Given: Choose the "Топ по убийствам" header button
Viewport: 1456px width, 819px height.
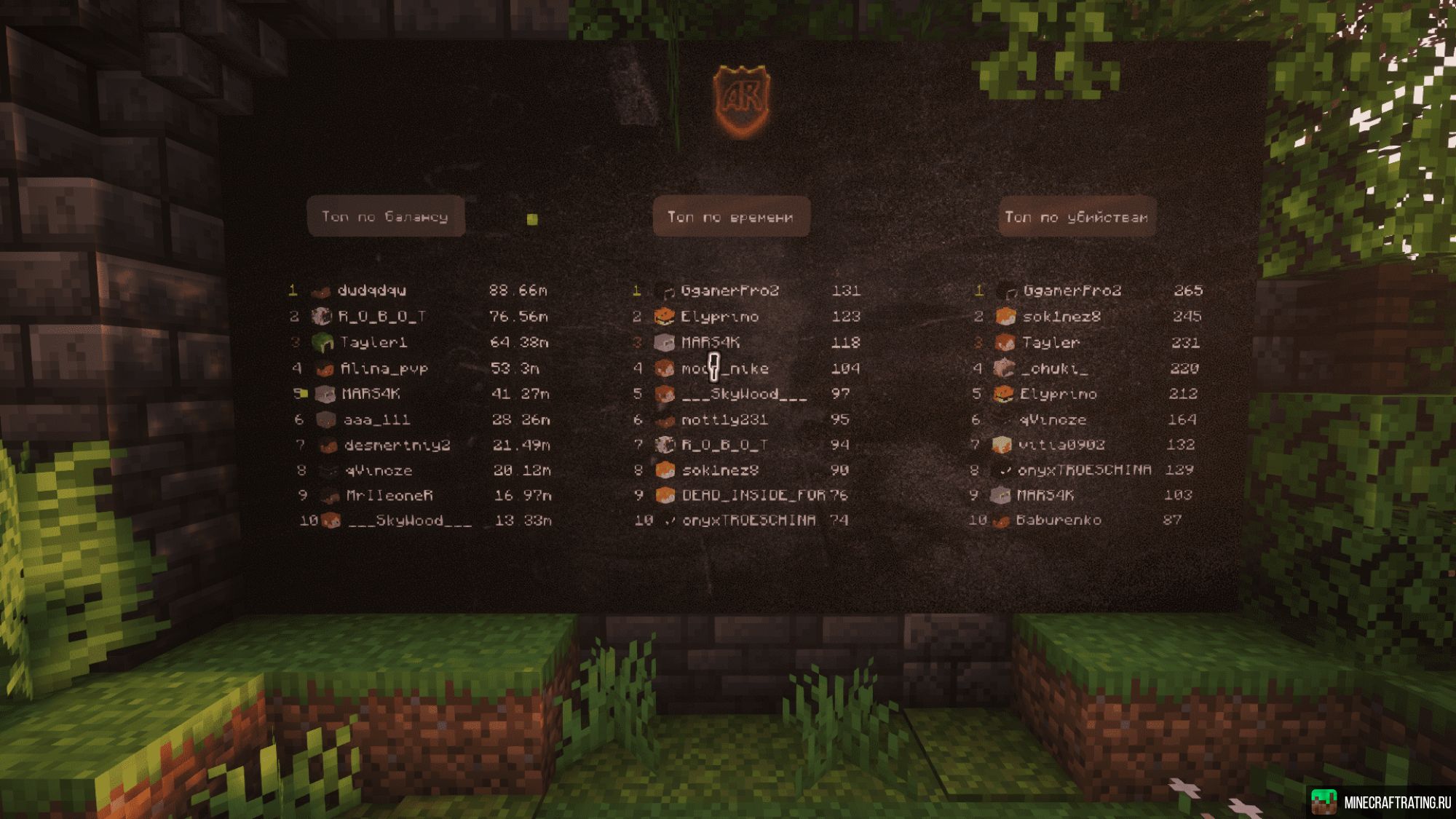Looking at the screenshot, I should point(1077,217).
